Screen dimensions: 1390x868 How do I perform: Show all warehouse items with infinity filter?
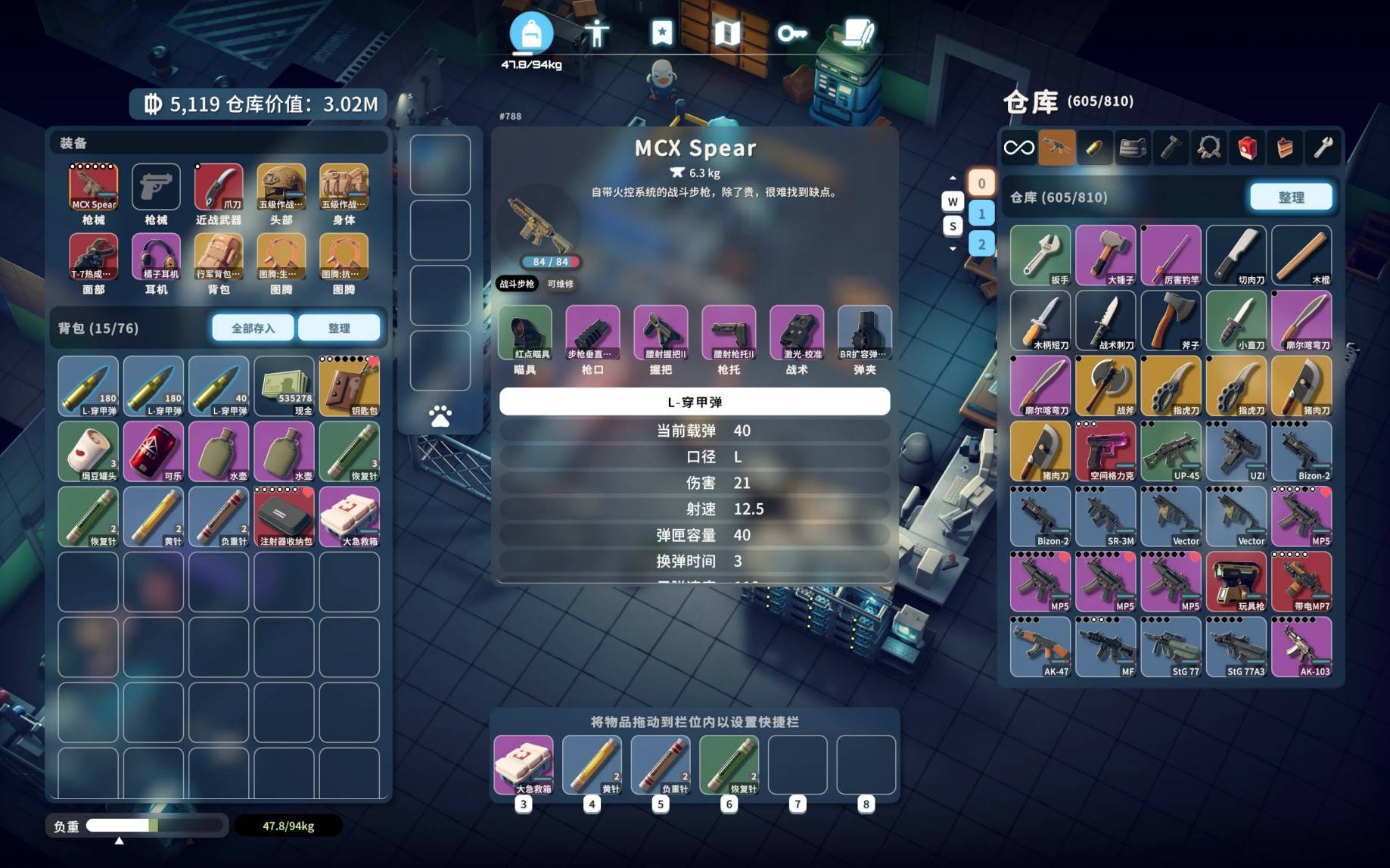(x=1018, y=148)
